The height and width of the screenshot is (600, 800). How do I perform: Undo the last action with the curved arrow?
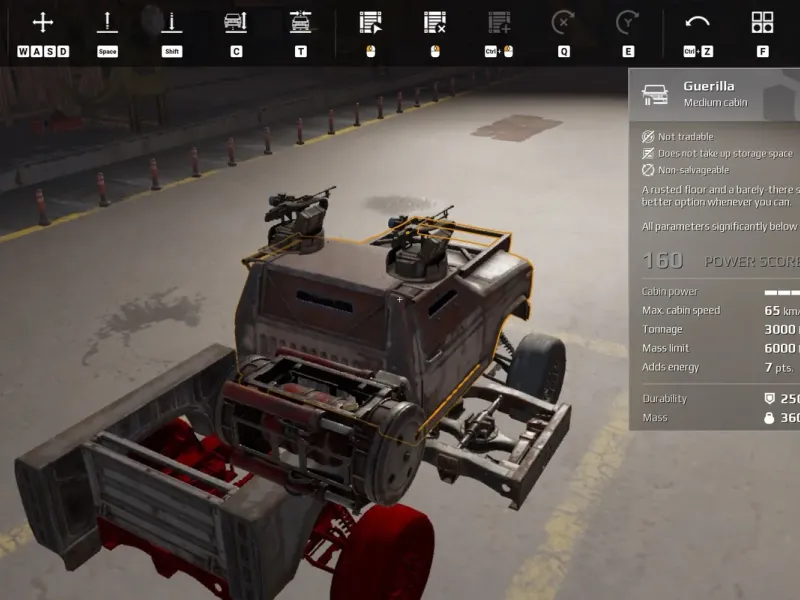point(697,22)
